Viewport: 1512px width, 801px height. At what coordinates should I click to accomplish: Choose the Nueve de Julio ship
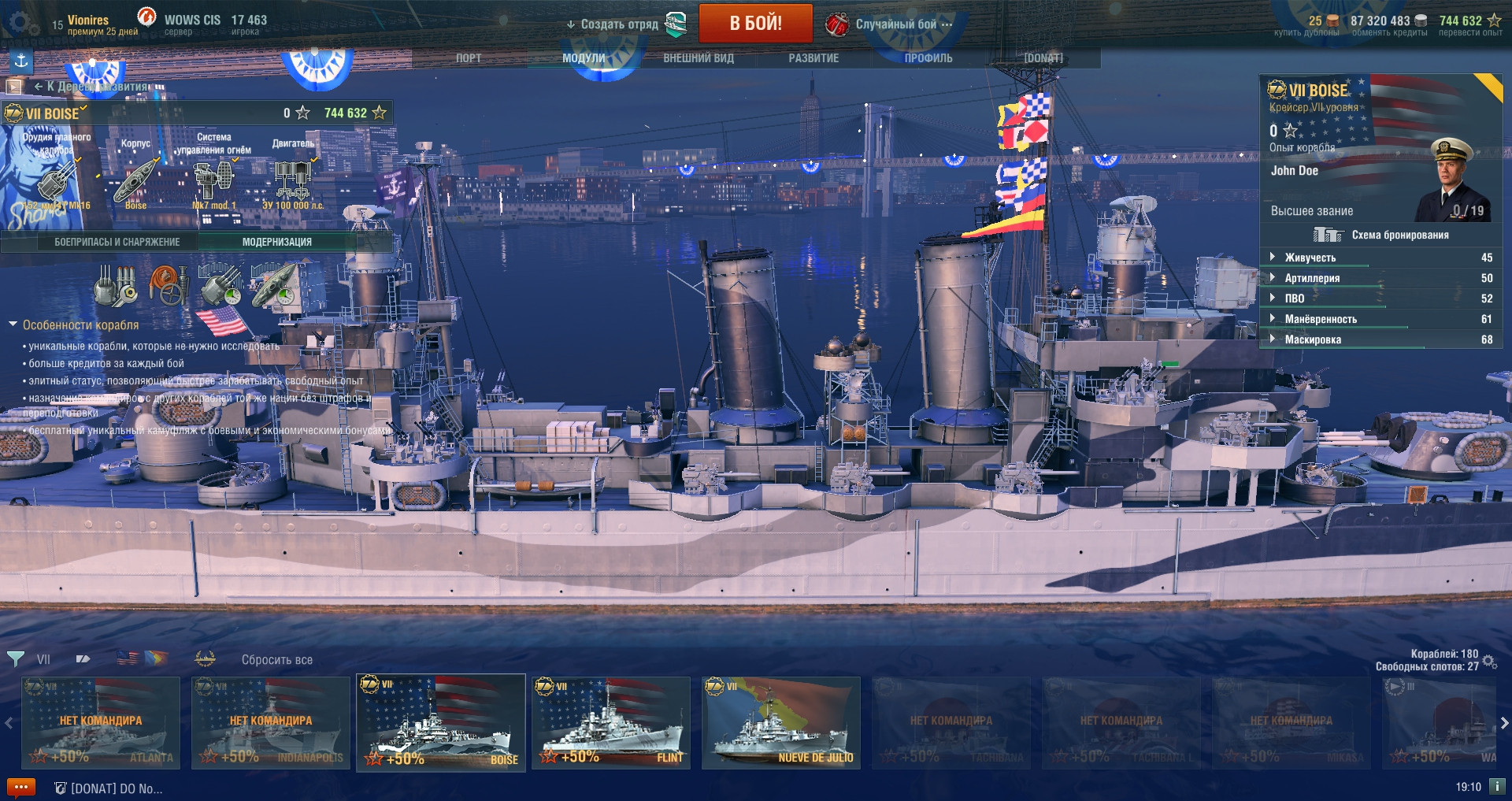click(781, 722)
